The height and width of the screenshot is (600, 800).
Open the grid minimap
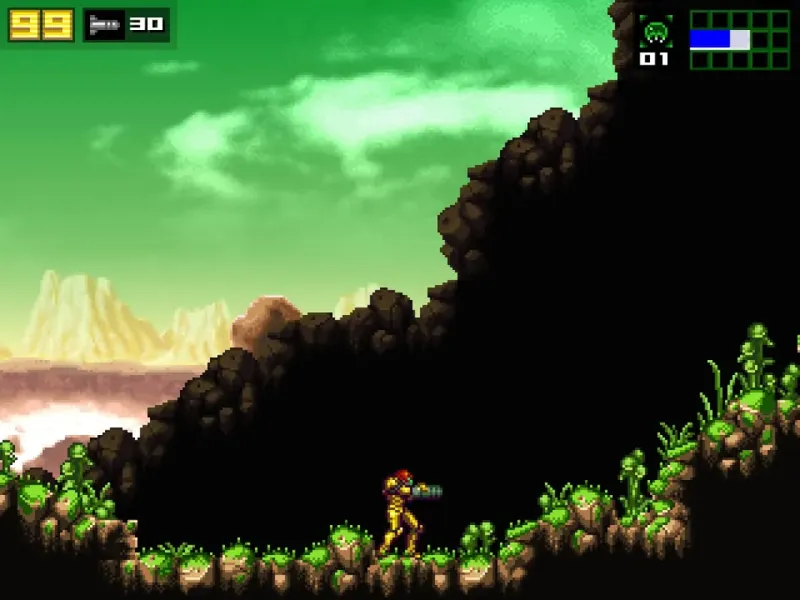tap(740, 40)
